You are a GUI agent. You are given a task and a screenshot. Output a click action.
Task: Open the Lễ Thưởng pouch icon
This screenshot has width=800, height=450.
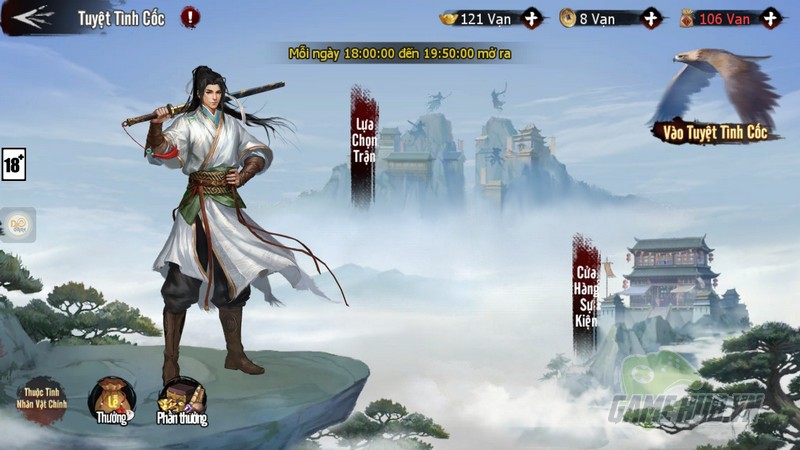pyautogui.click(x=111, y=400)
